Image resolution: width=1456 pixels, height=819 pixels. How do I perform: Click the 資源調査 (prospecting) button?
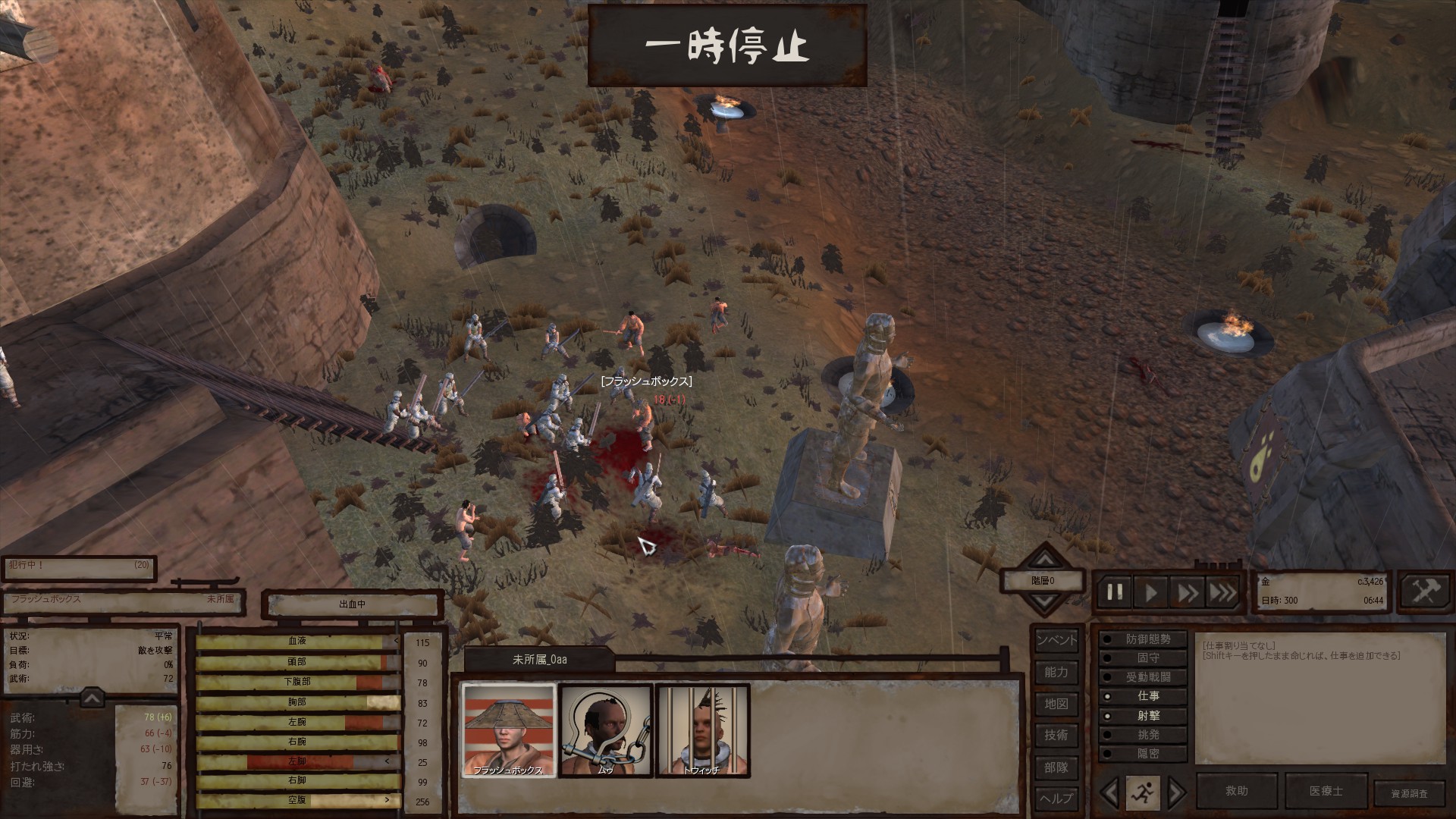tap(1408, 793)
